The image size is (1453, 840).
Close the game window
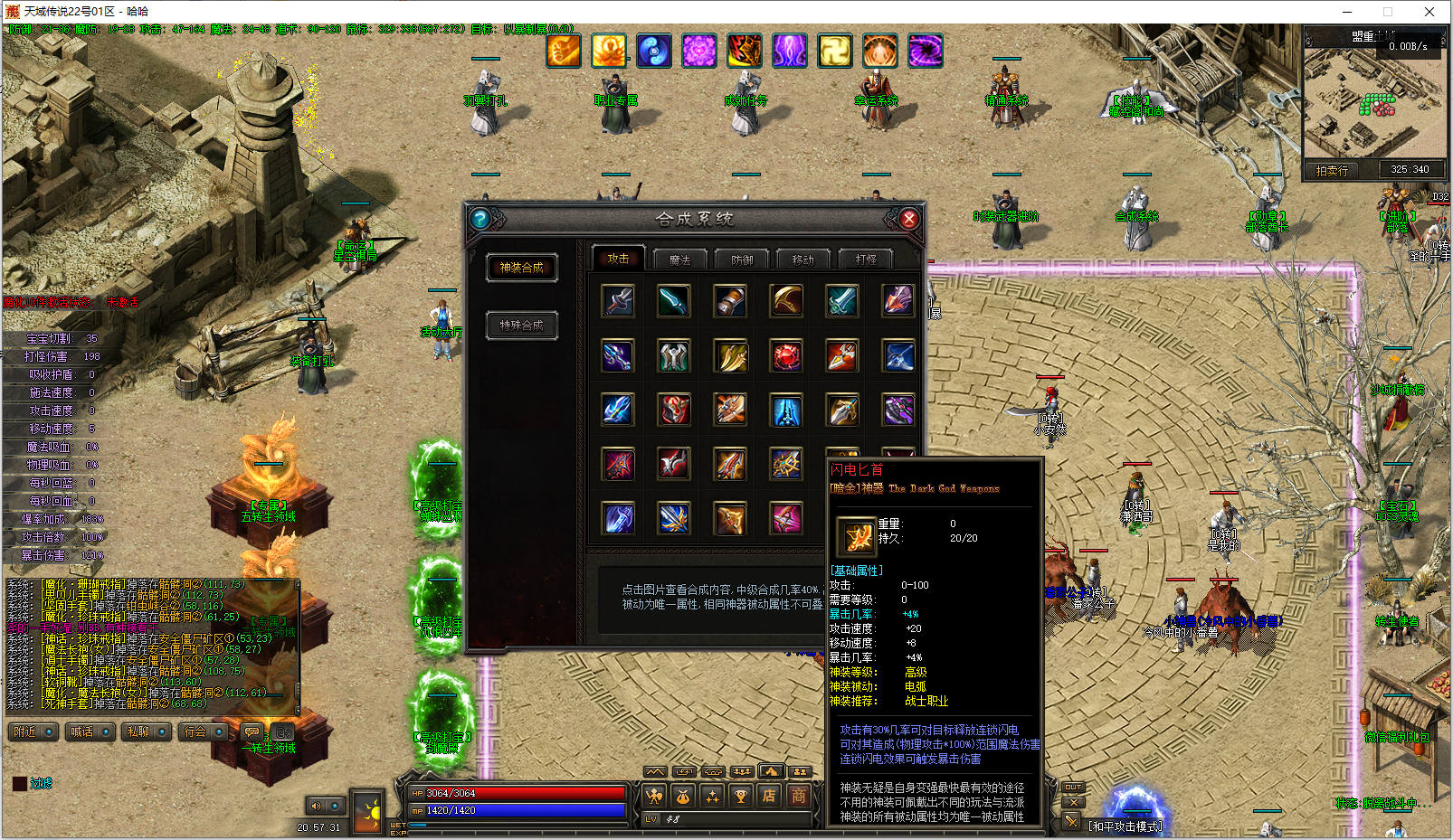tap(1429, 12)
